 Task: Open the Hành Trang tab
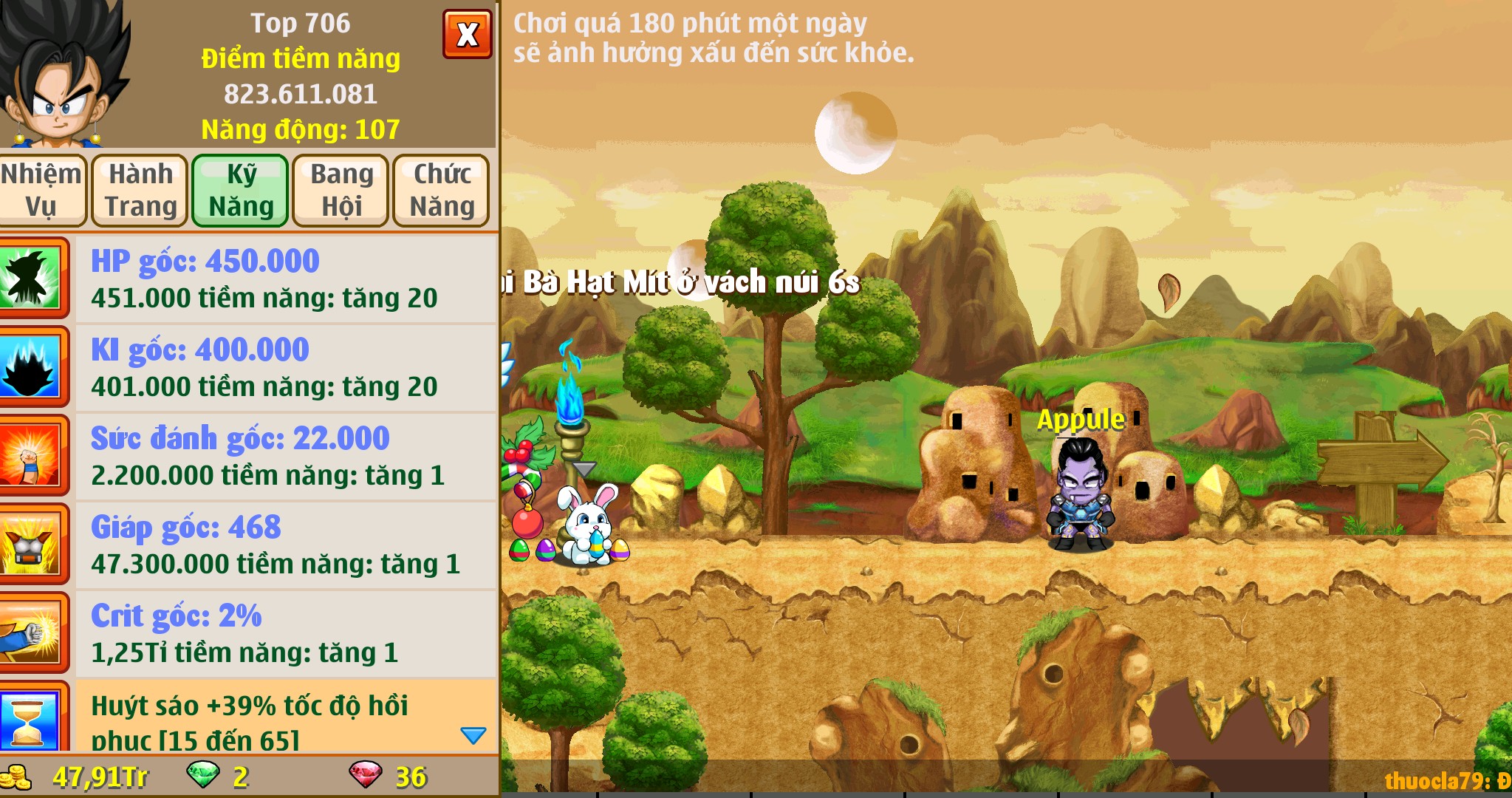pos(140,190)
